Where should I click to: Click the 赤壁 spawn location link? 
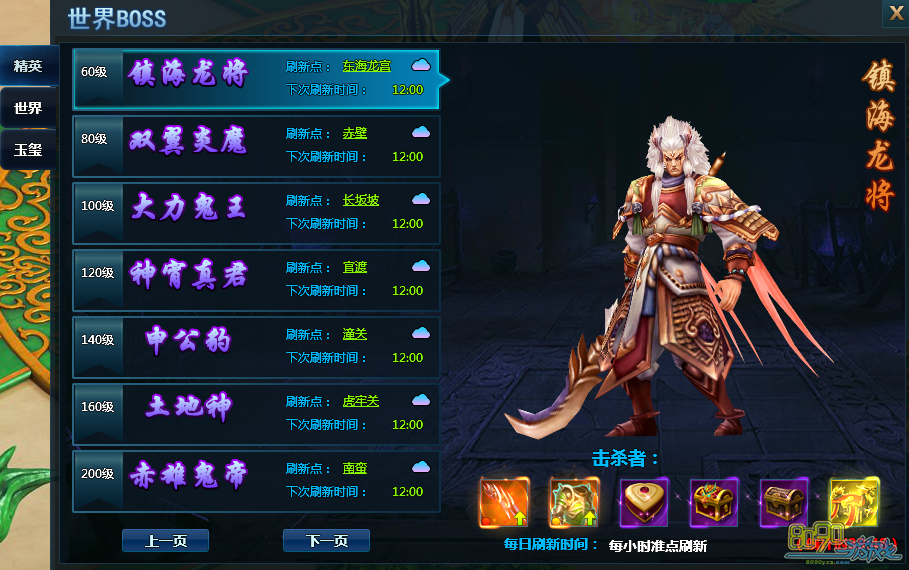(x=355, y=133)
